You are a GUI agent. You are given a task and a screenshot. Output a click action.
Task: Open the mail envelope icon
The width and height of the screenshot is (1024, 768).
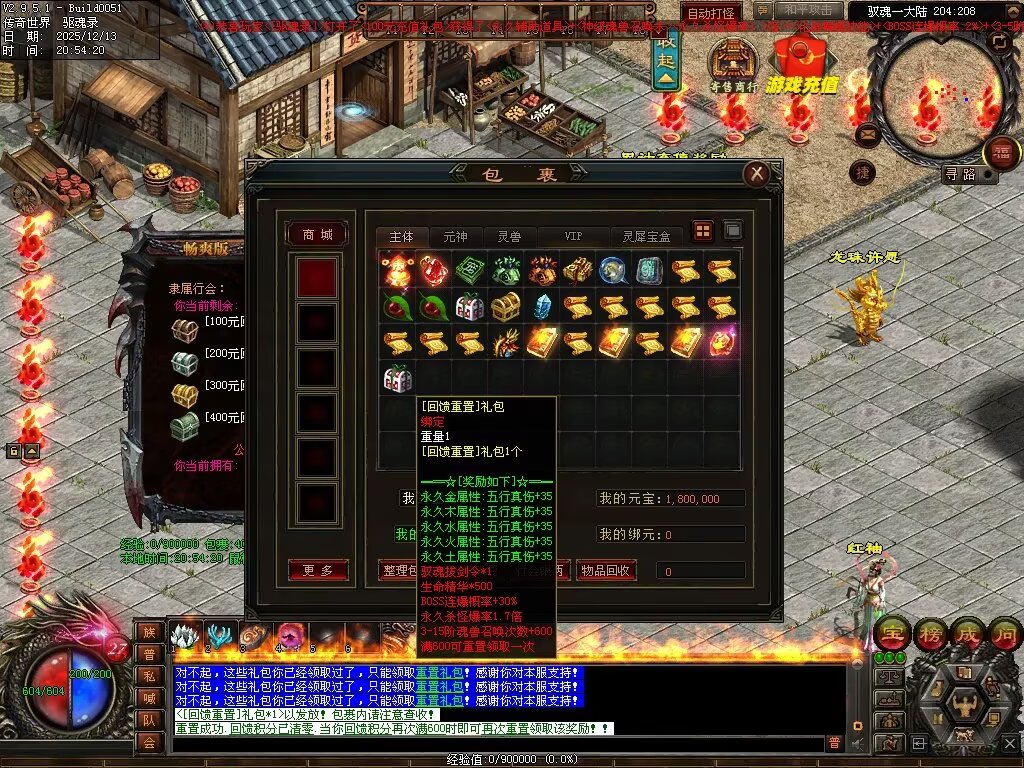[x=867, y=133]
